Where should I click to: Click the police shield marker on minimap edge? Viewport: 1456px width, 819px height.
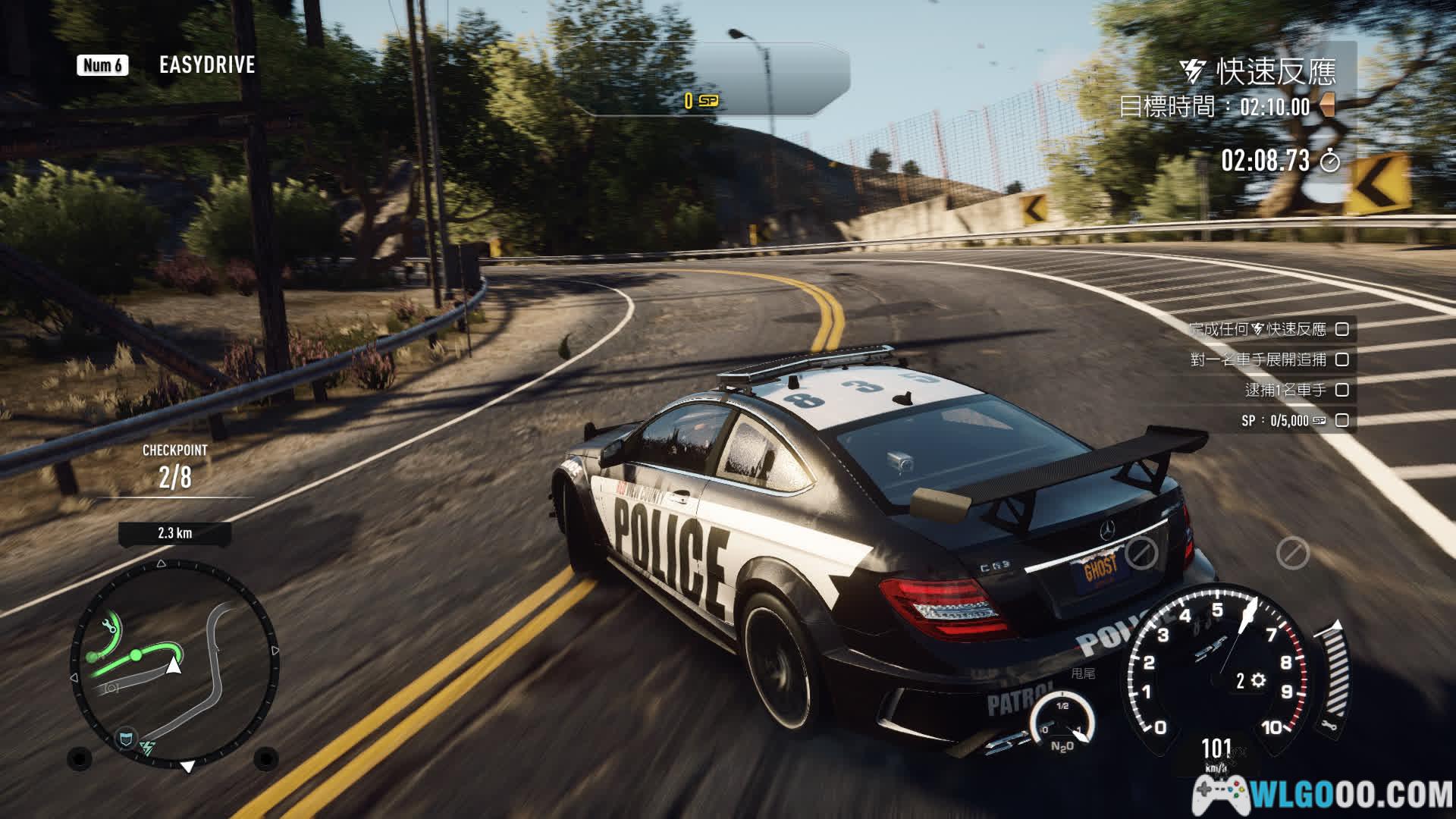click(126, 737)
